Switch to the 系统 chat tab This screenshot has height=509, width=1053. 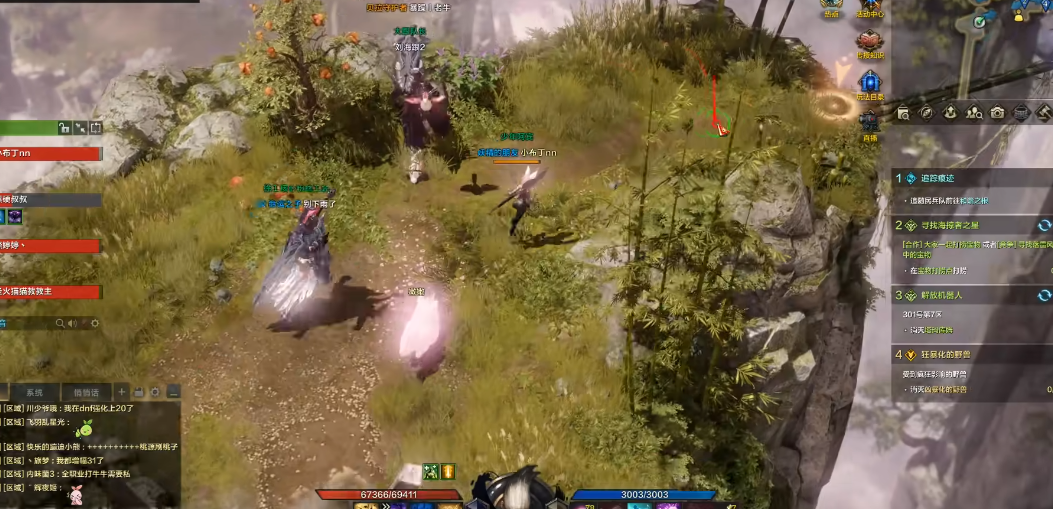[34, 392]
